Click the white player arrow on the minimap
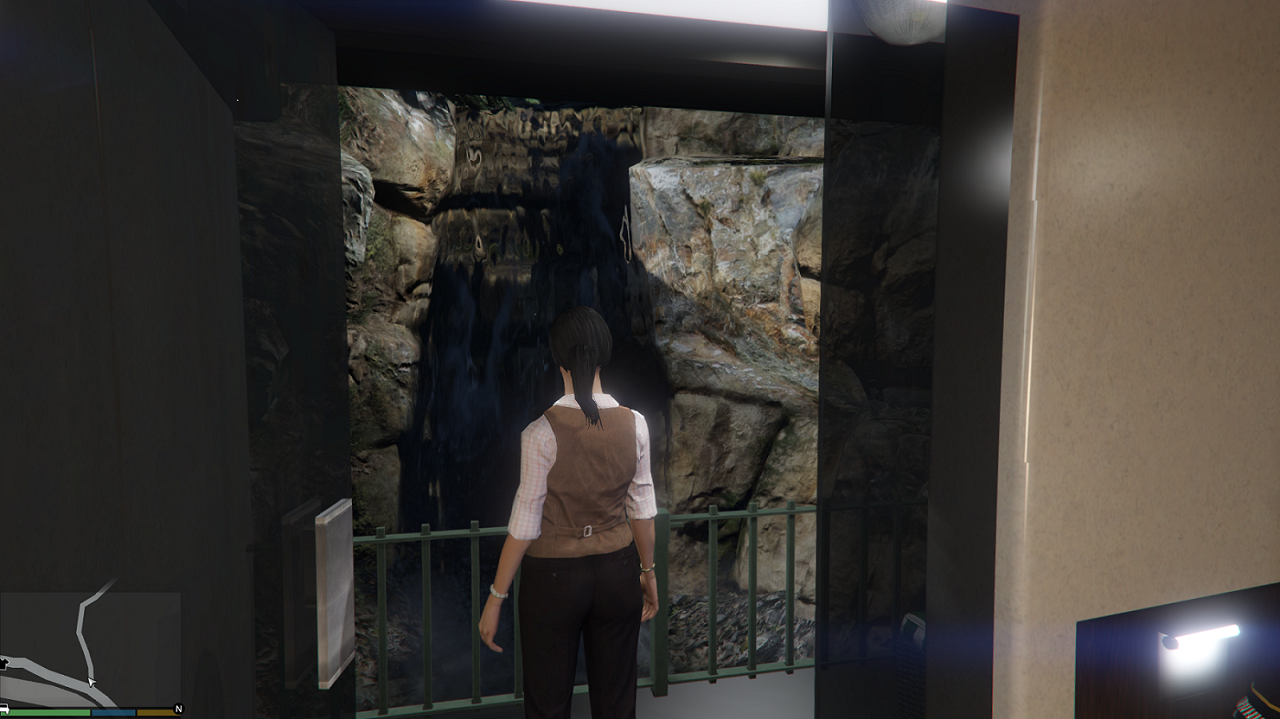Viewport: 1280px width, 719px height. (x=91, y=681)
